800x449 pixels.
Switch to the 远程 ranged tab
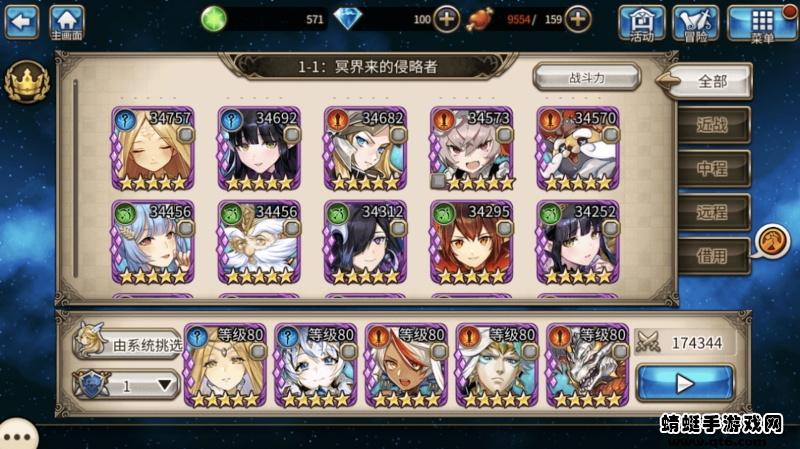(712, 212)
